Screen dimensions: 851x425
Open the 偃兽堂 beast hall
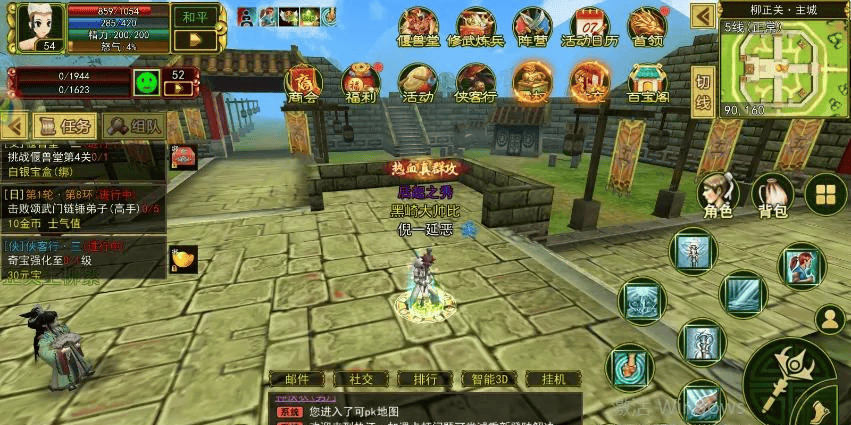pos(418,27)
